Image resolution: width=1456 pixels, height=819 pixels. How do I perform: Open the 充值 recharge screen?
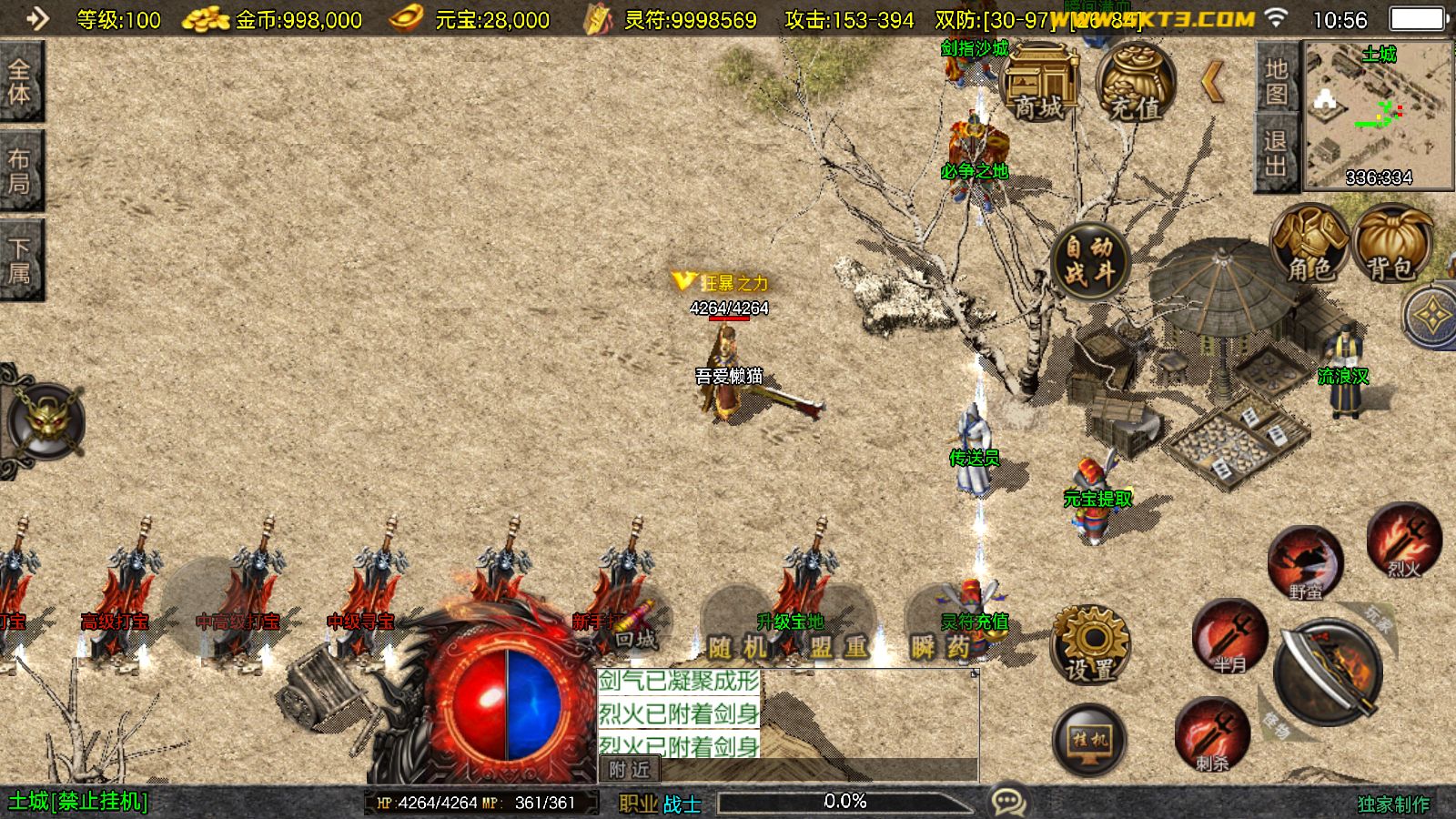click(1135, 84)
